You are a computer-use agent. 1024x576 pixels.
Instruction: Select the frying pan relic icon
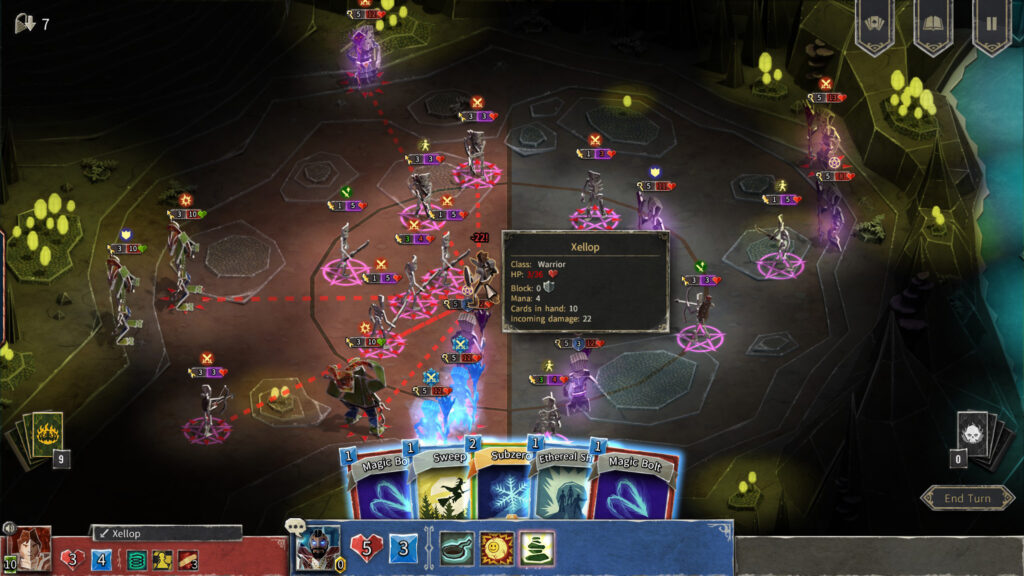[x=457, y=548]
